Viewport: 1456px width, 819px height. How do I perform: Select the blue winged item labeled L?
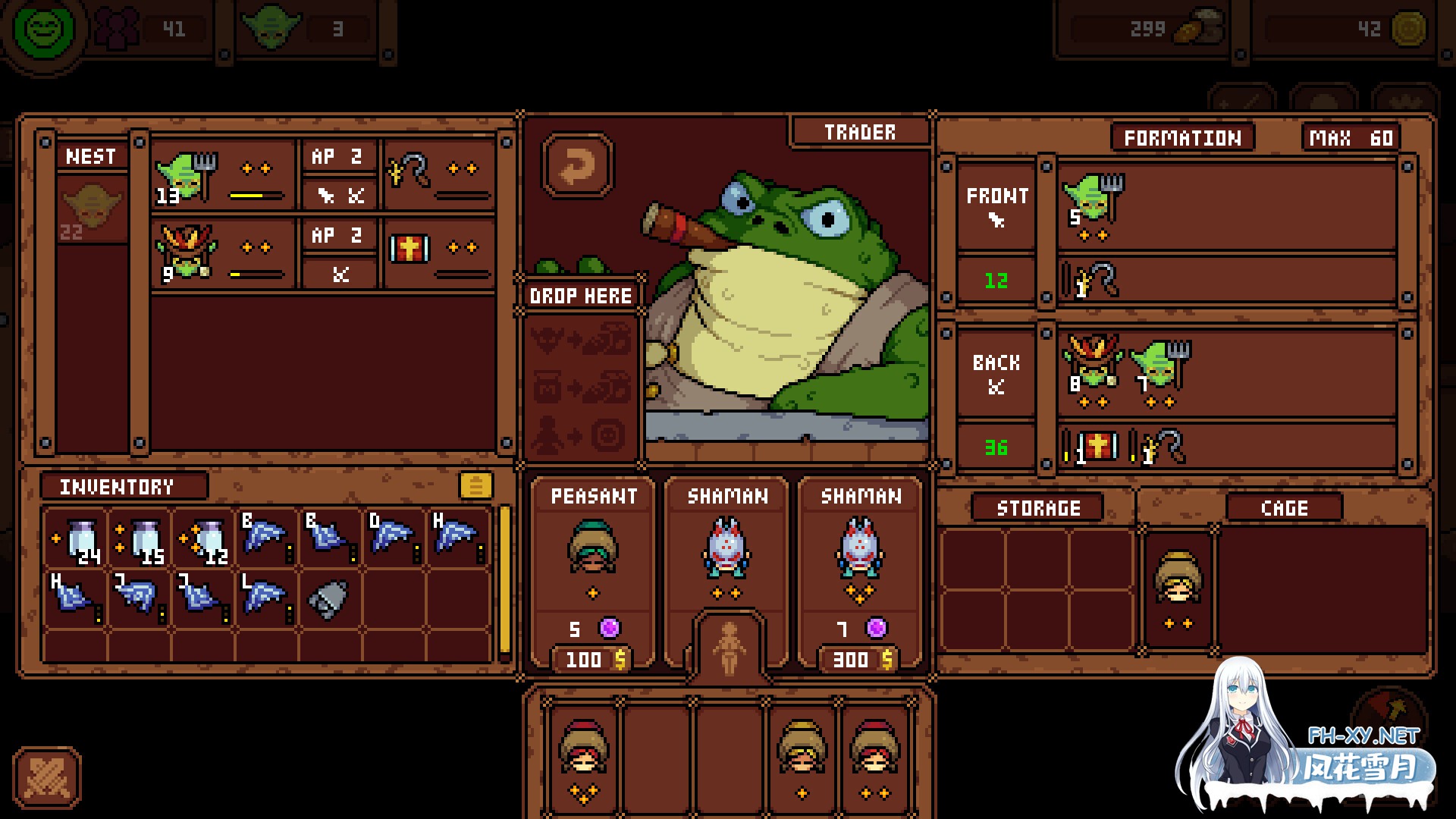(x=265, y=599)
